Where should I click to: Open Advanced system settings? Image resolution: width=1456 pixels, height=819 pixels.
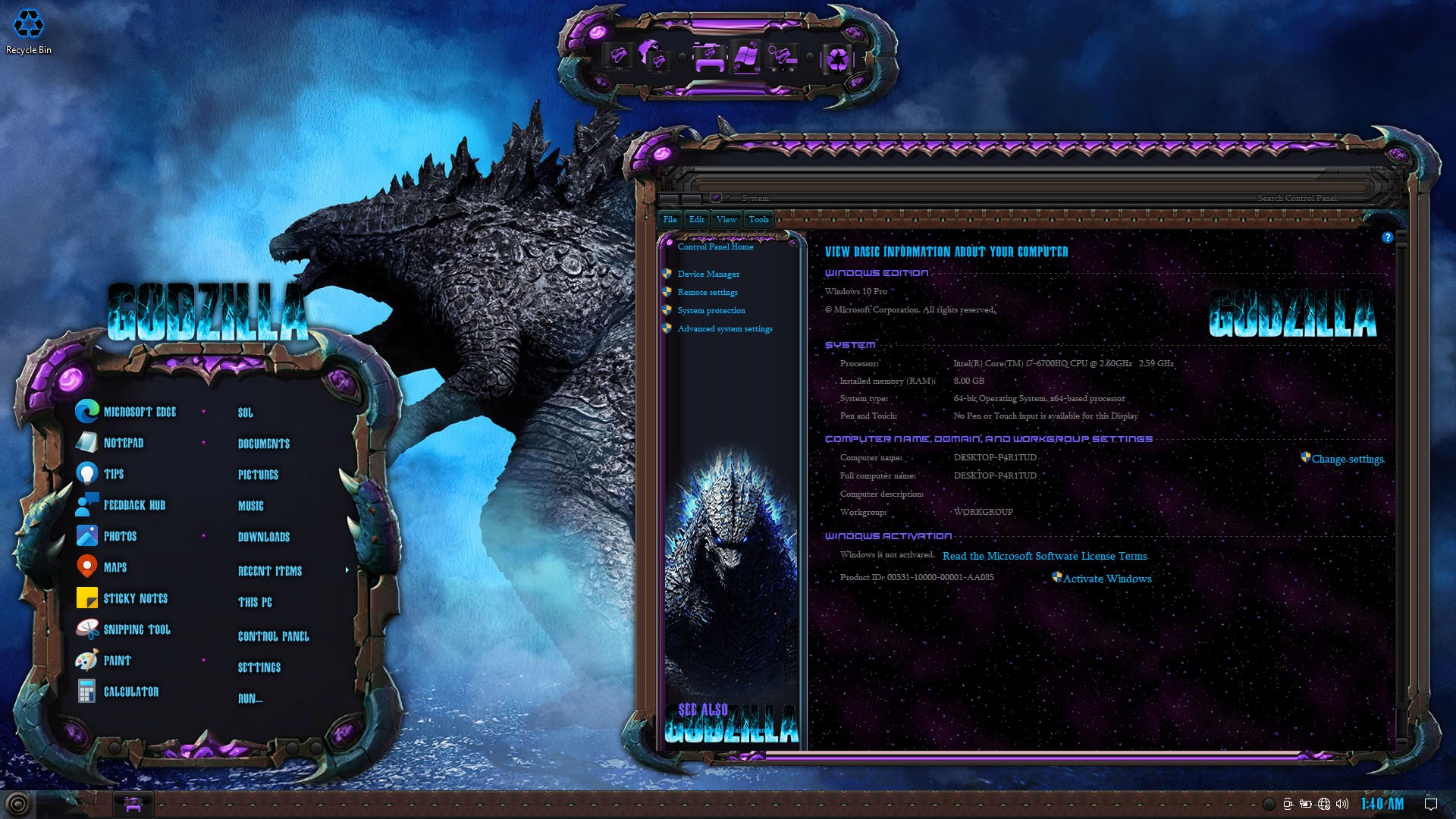(x=724, y=328)
